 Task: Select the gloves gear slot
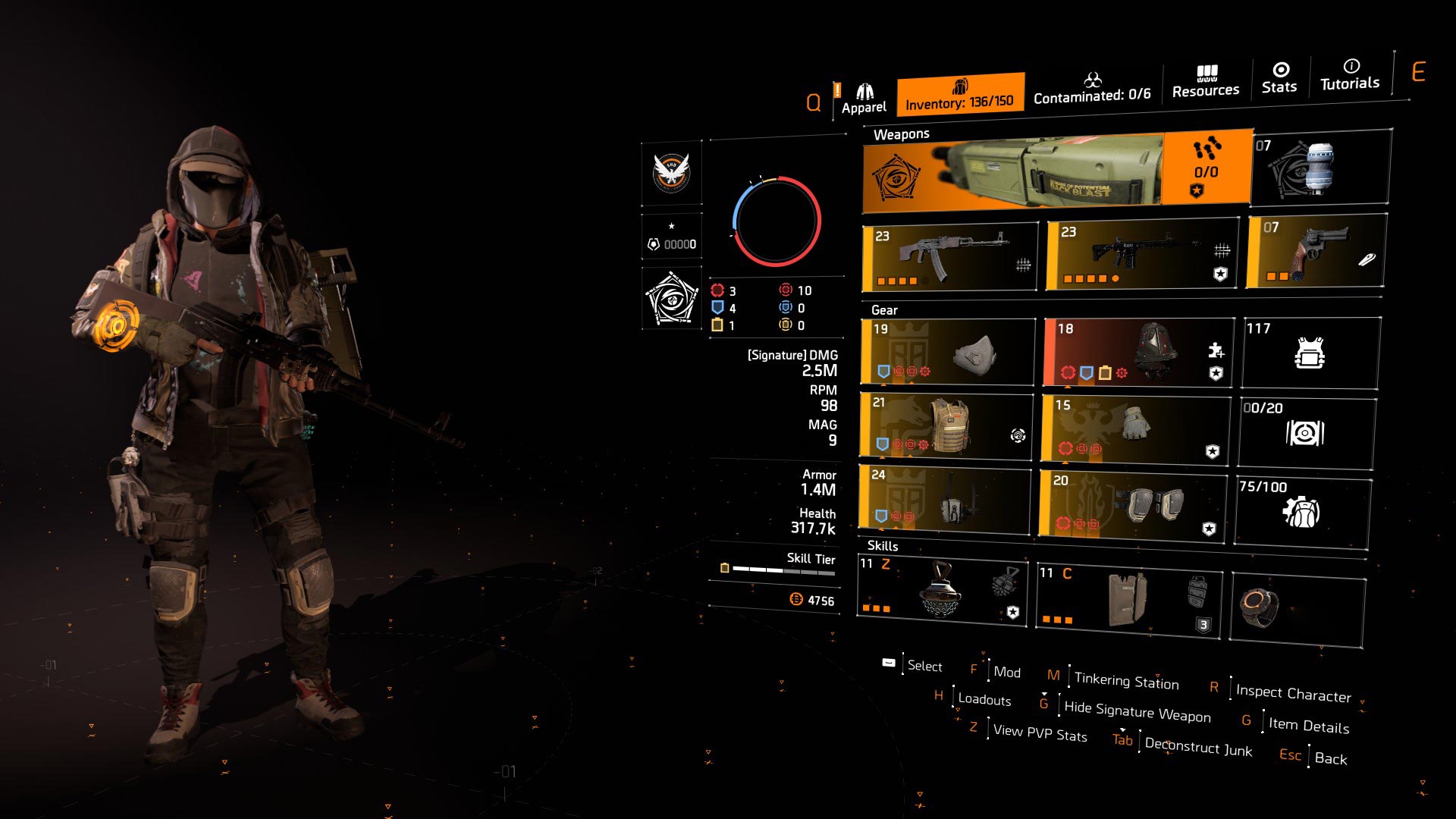click(1135, 428)
